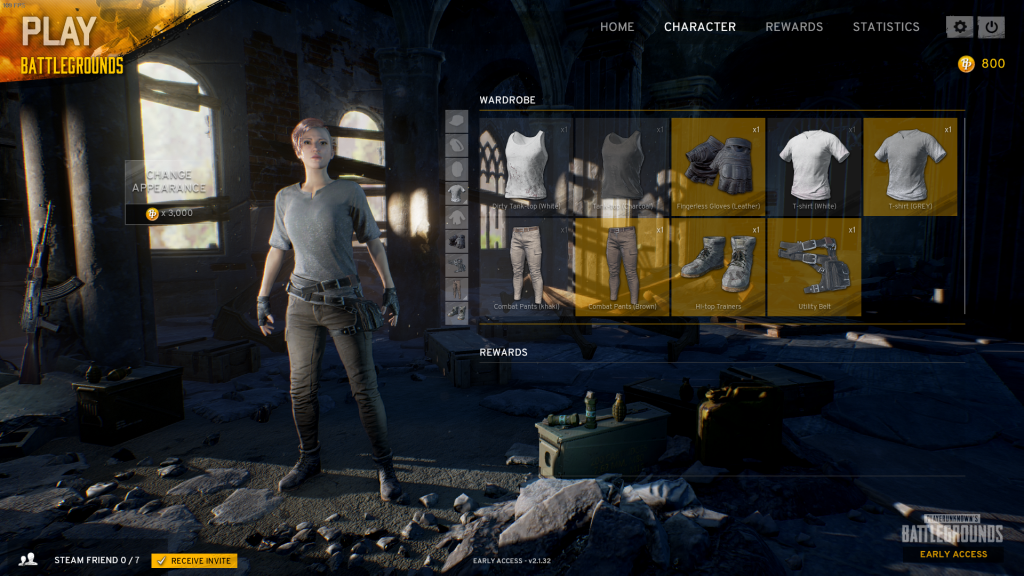The image size is (1024, 576).
Task: Select the T-shirt (Grey) item
Action: (x=909, y=167)
